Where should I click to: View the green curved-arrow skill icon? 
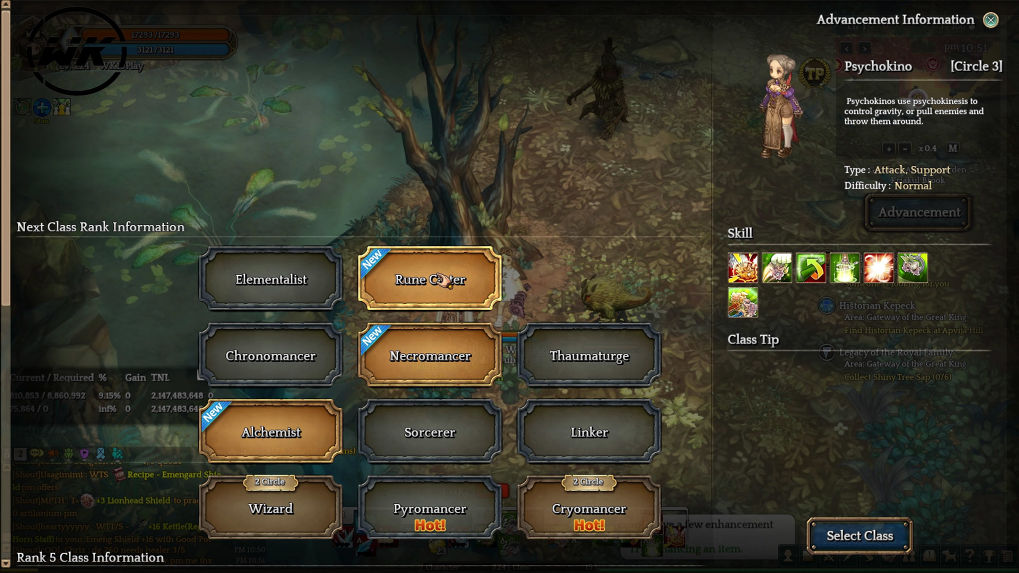[x=811, y=268]
